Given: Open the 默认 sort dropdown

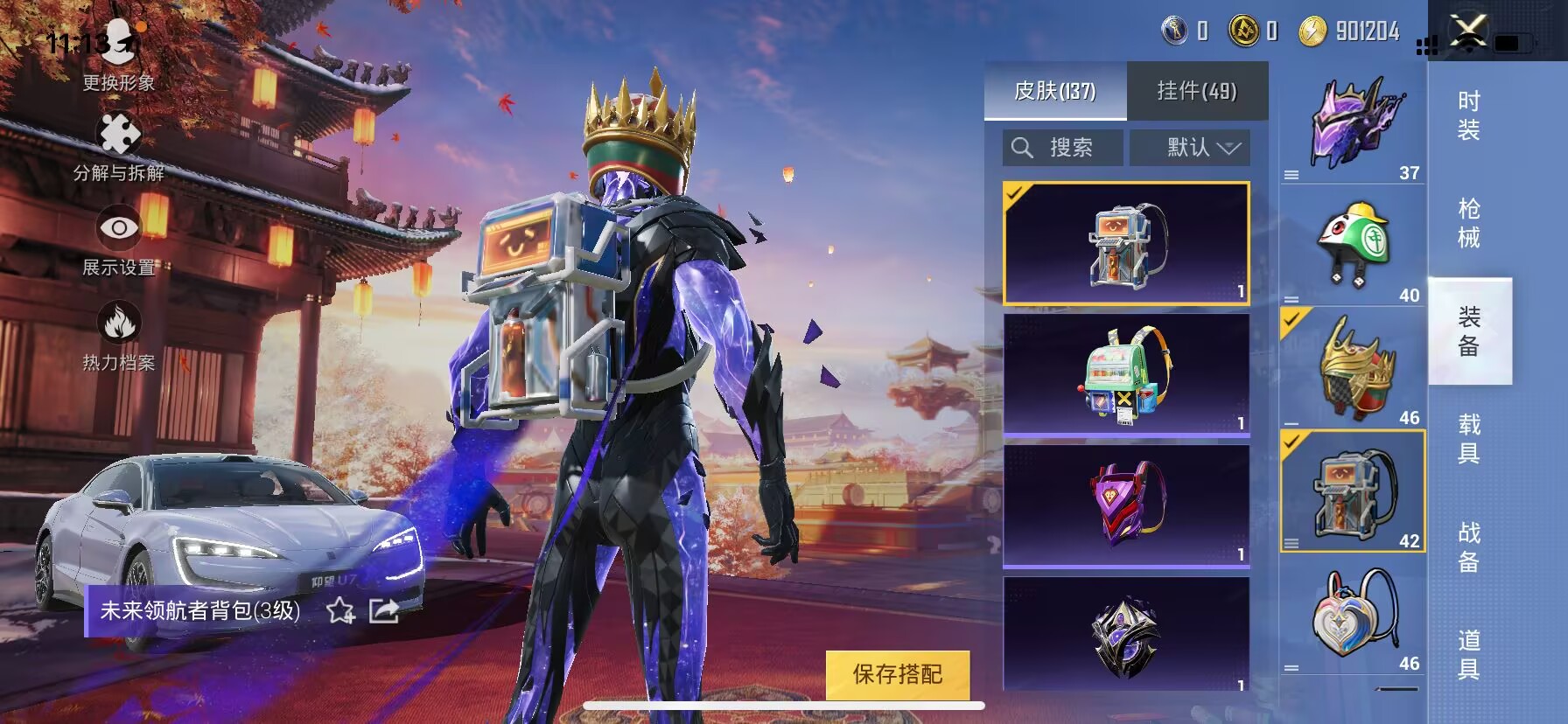Looking at the screenshot, I should click(x=1190, y=148).
